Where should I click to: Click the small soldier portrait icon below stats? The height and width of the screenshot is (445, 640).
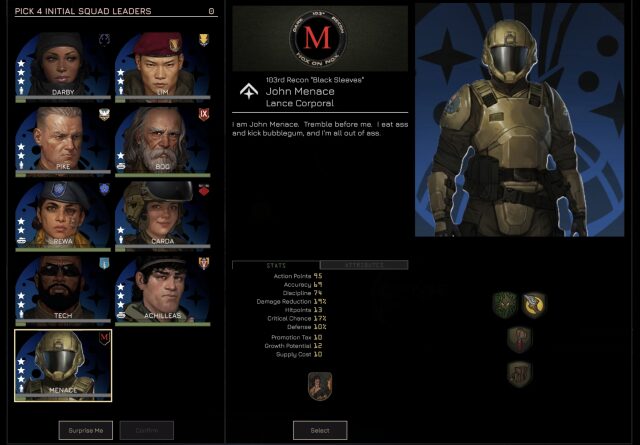(x=320, y=385)
